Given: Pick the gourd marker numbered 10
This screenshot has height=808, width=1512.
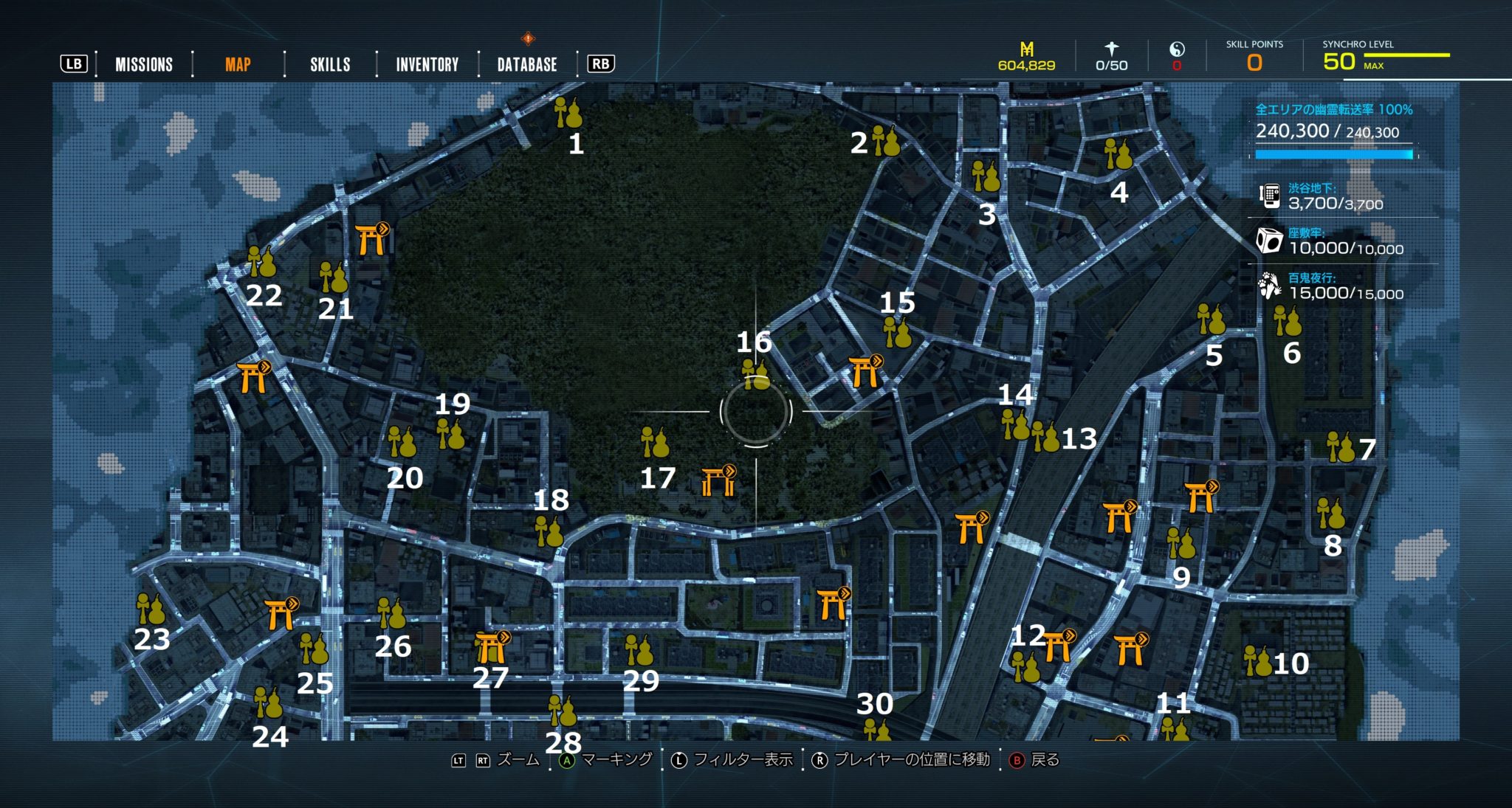Looking at the screenshot, I should click(1257, 661).
